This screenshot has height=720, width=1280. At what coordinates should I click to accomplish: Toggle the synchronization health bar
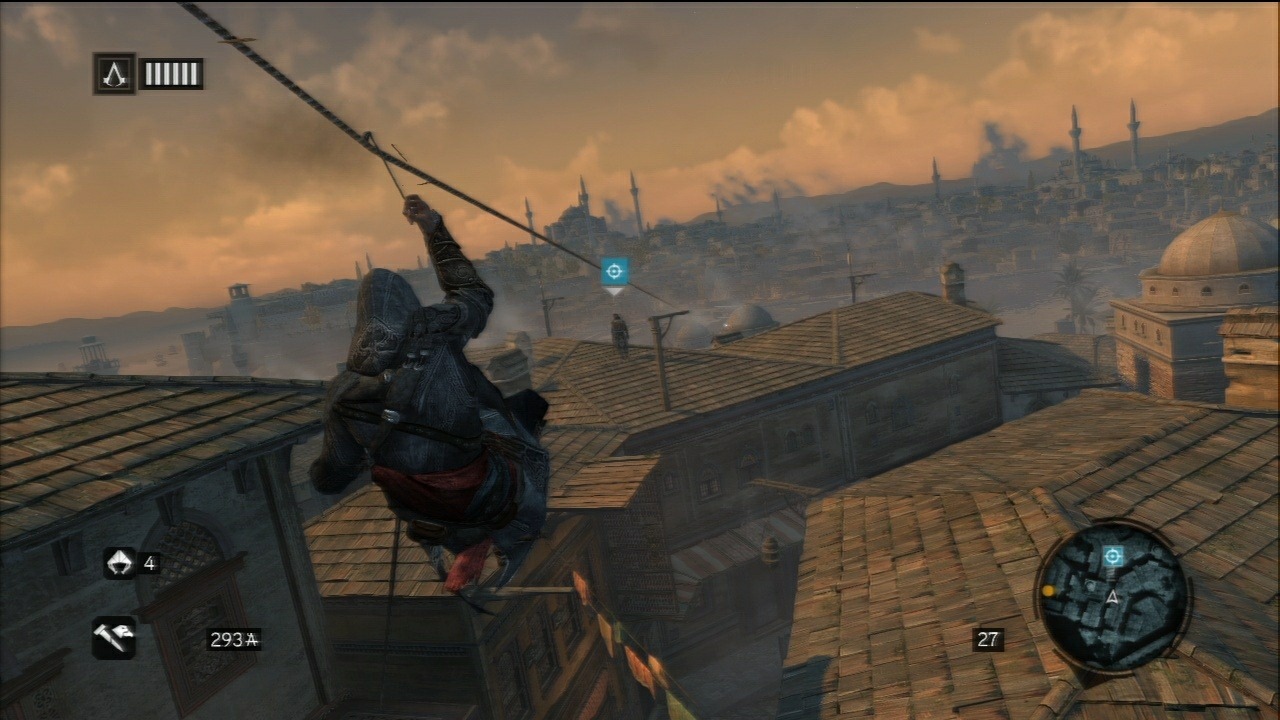click(x=170, y=73)
